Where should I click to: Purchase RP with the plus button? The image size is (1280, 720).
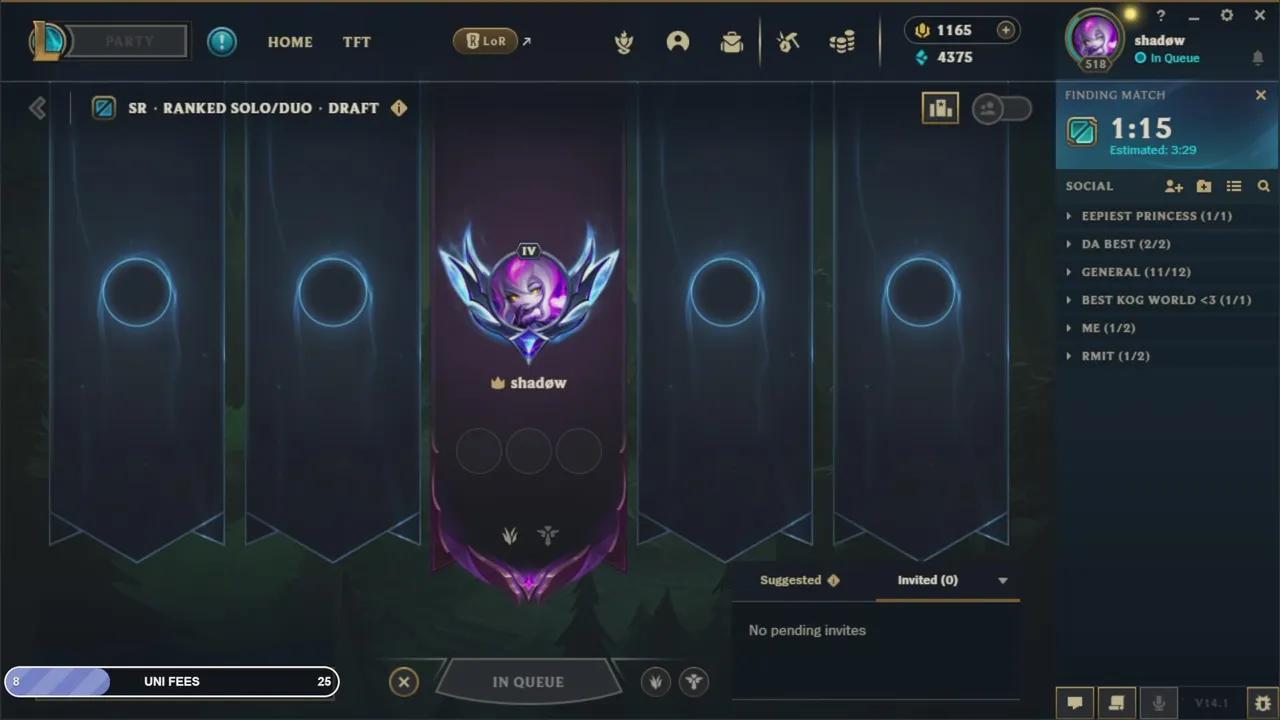point(1005,30)
